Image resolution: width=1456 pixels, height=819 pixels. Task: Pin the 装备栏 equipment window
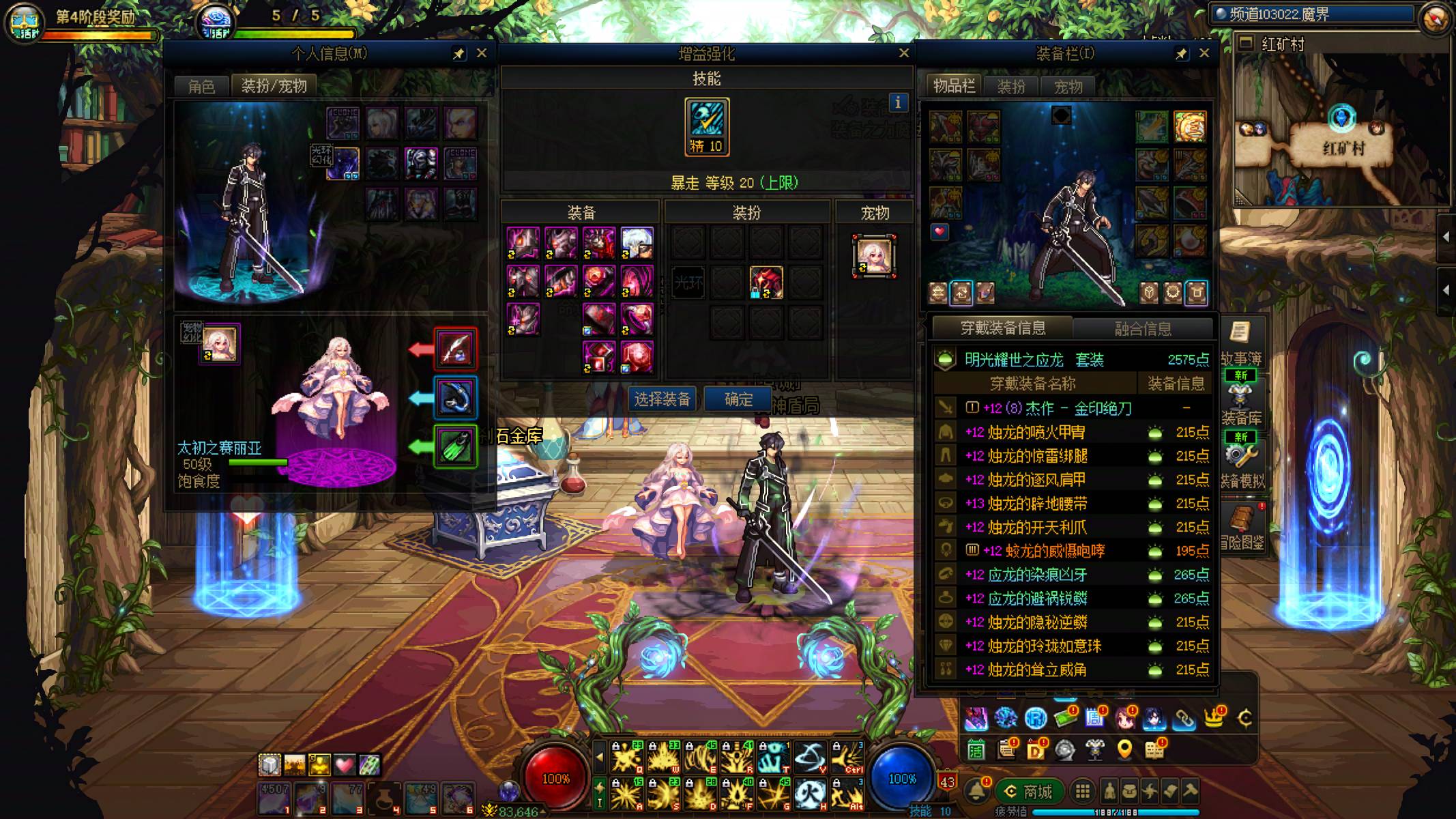[1181, 54]
